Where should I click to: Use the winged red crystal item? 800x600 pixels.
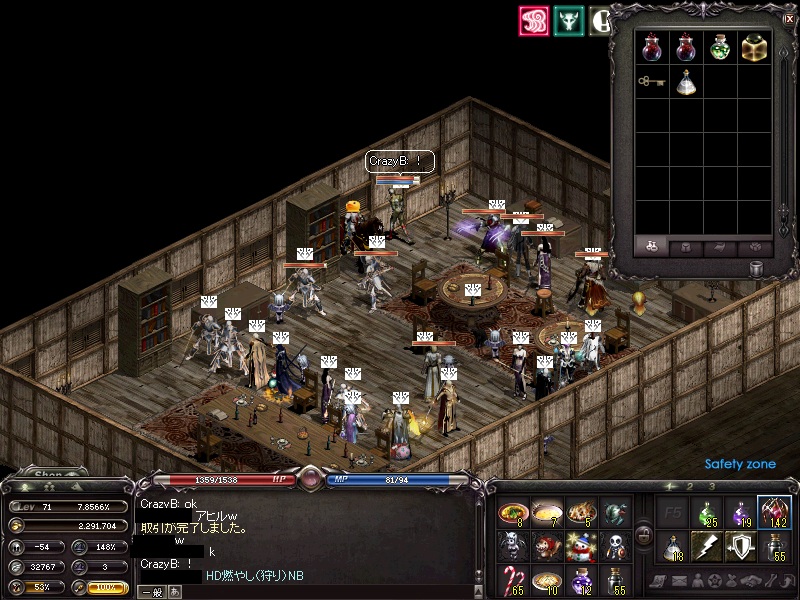tap(773, 512)
